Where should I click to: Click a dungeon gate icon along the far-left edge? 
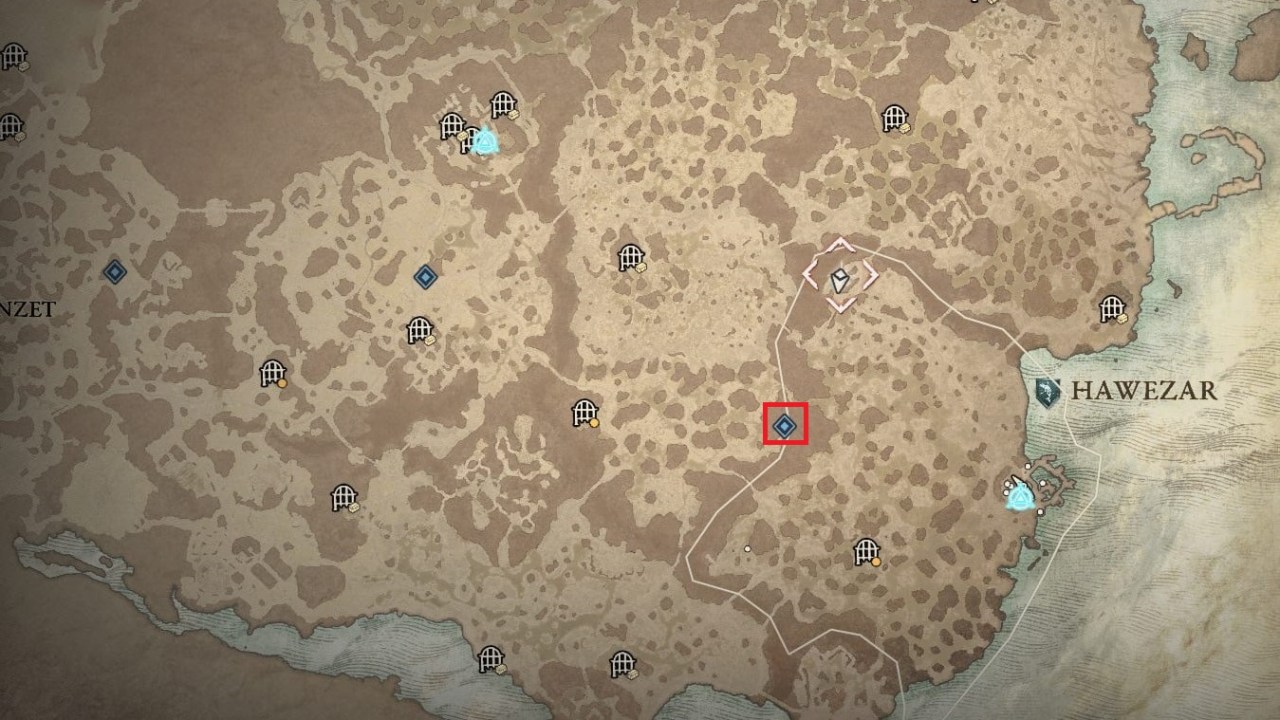[x=13, y=55]
